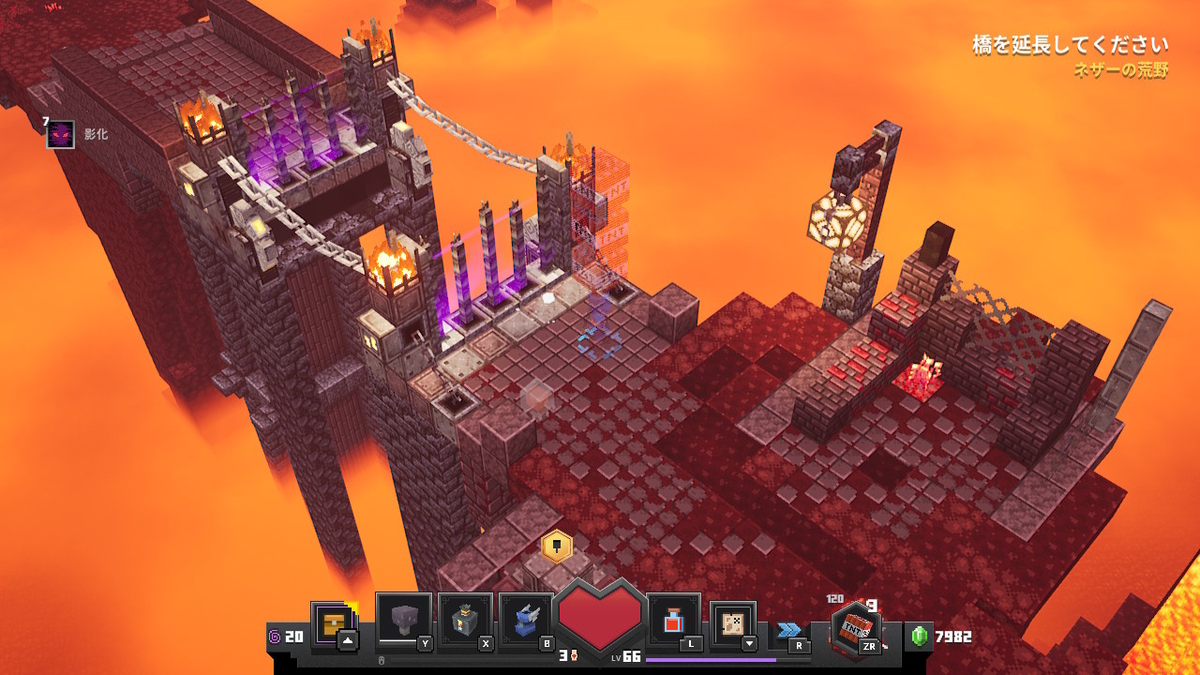Select the TNT block ammo slot

[855, 628]
